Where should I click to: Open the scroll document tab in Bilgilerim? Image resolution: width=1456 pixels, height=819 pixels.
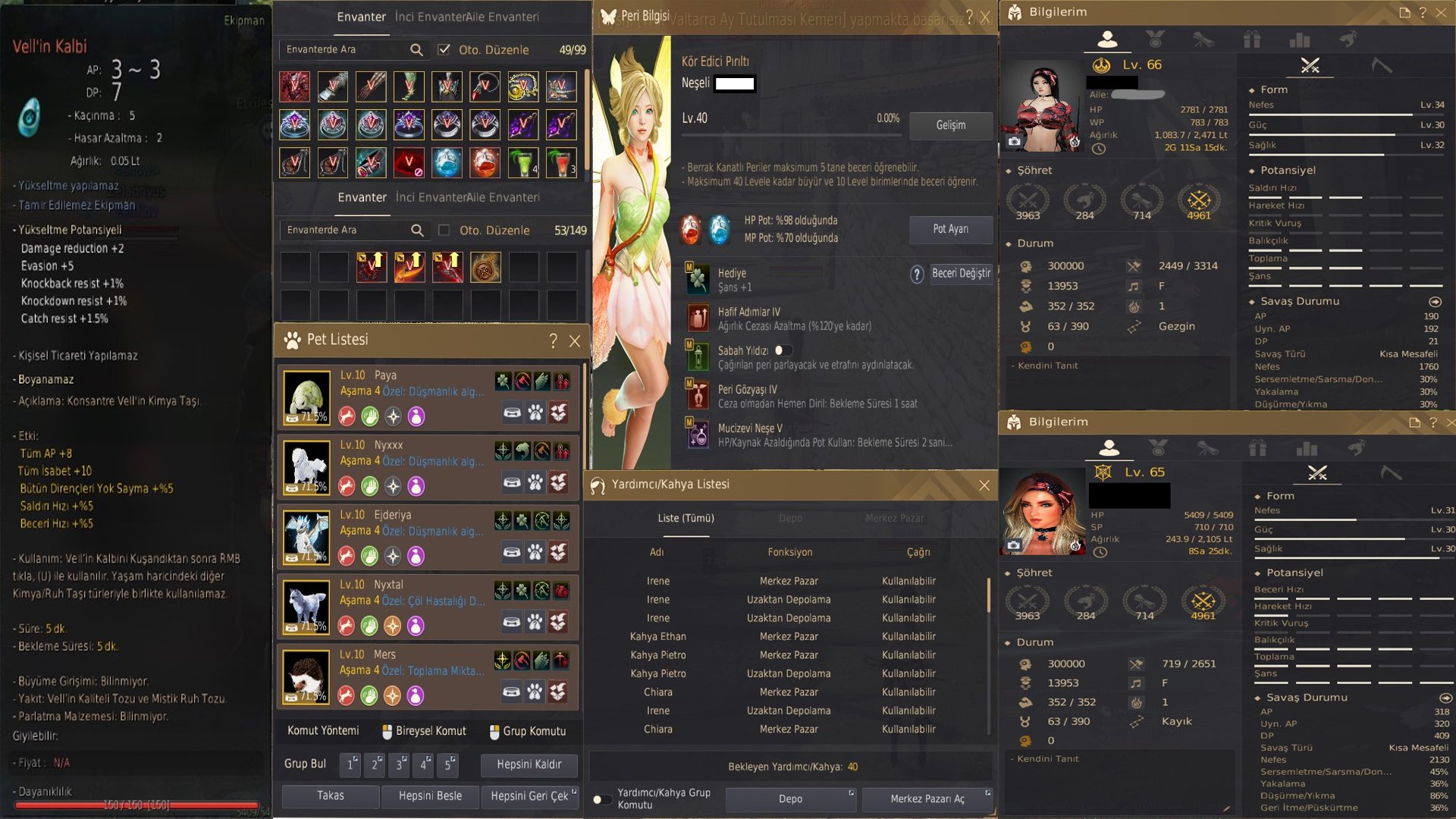pyautogui.click(x=1205, y=40)
